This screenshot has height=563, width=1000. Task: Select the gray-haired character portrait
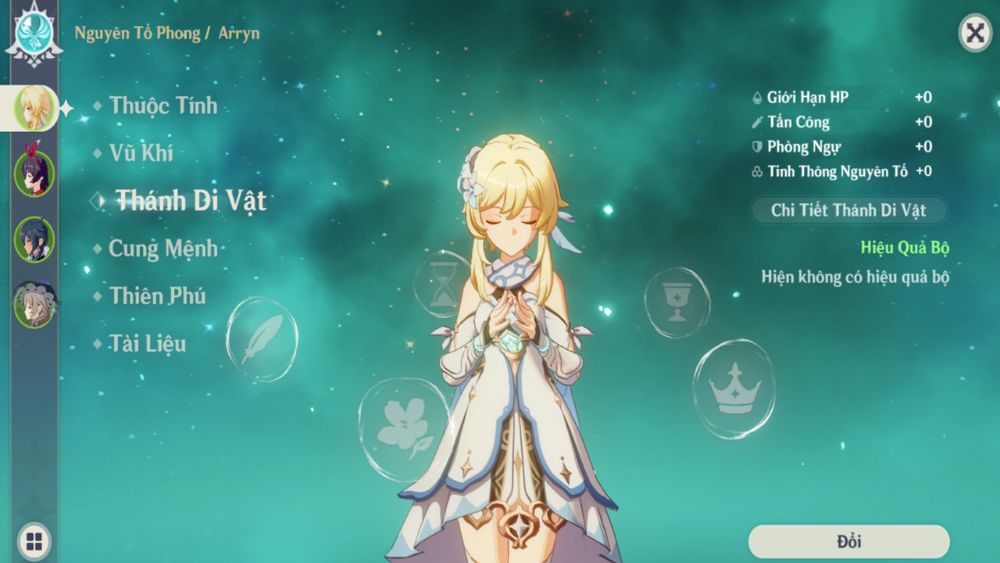(34, 304)
